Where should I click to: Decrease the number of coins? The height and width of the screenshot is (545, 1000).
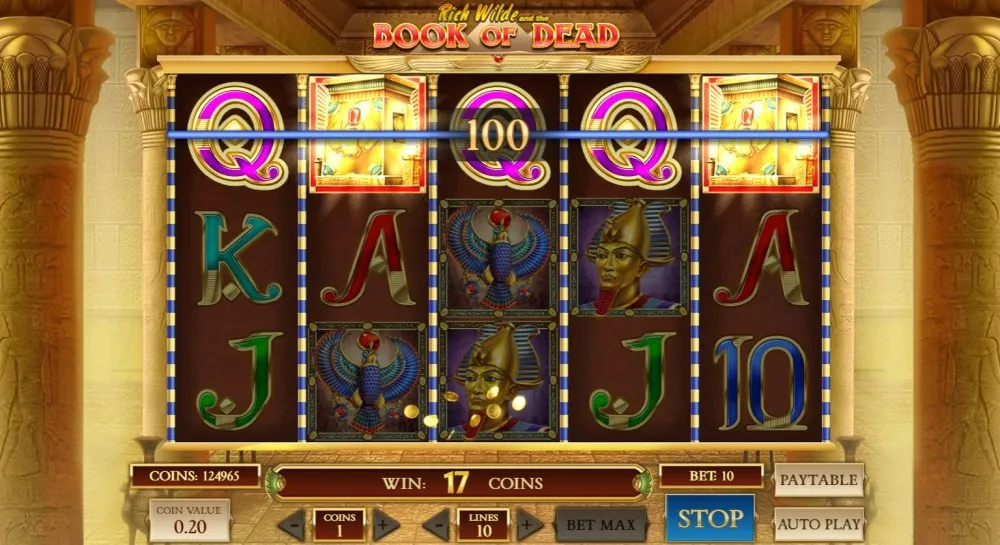coord(292,524)
